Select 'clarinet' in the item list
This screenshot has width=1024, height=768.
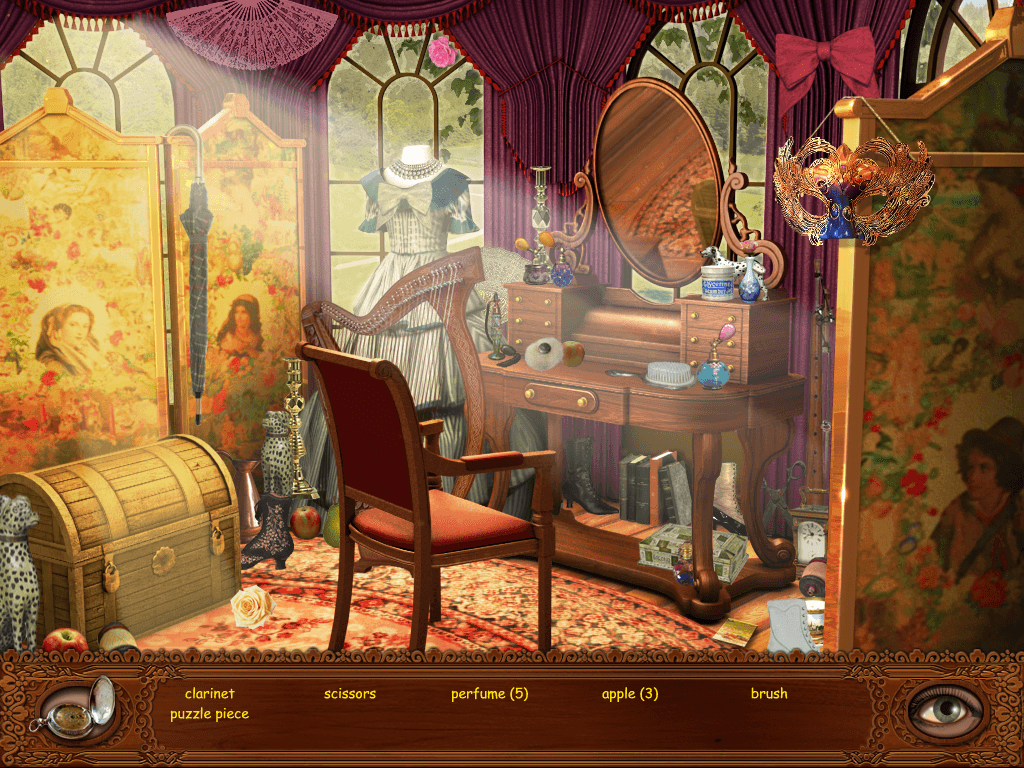209,693
